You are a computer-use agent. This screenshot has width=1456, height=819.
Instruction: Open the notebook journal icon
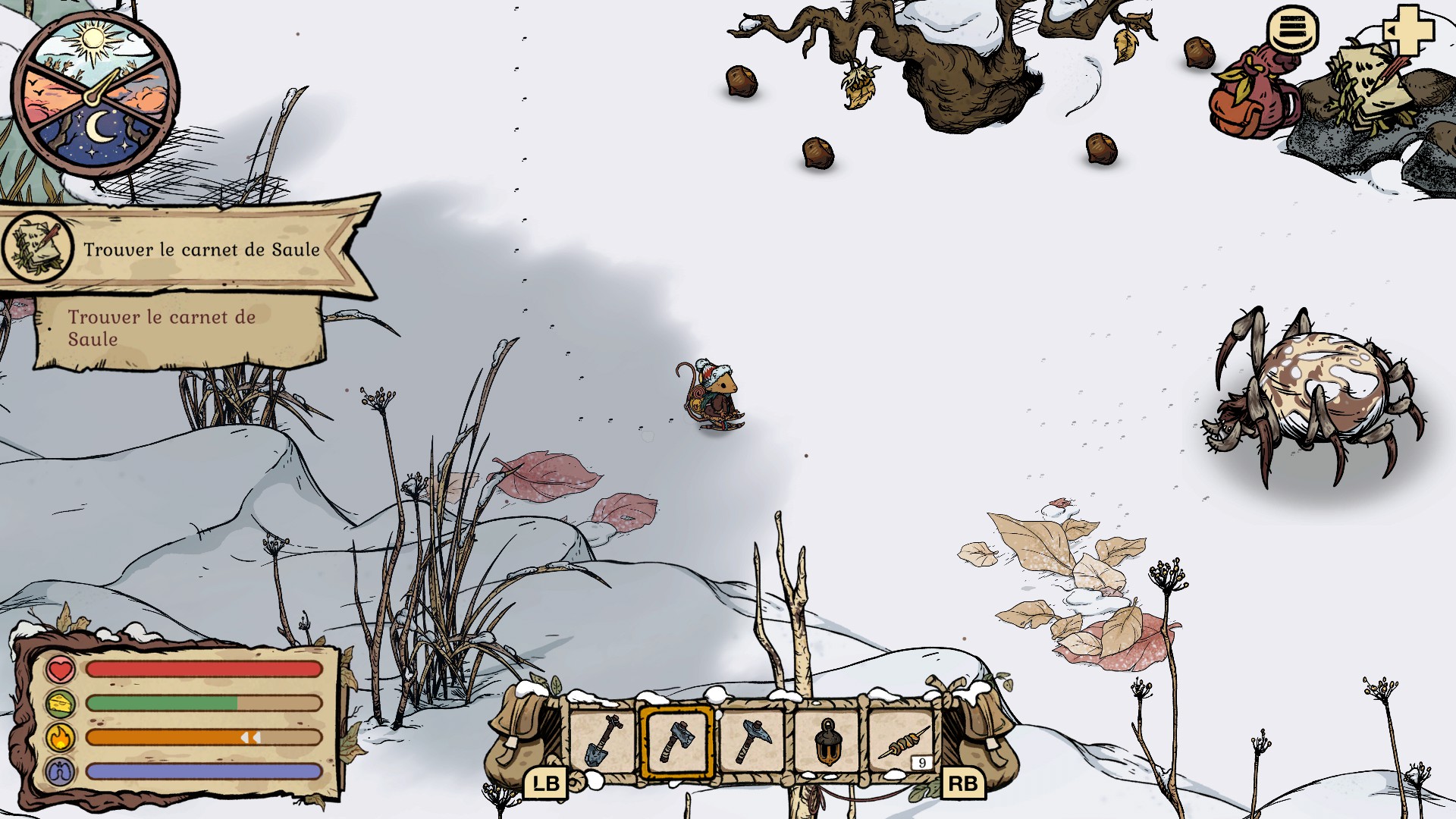[1367, 89]
